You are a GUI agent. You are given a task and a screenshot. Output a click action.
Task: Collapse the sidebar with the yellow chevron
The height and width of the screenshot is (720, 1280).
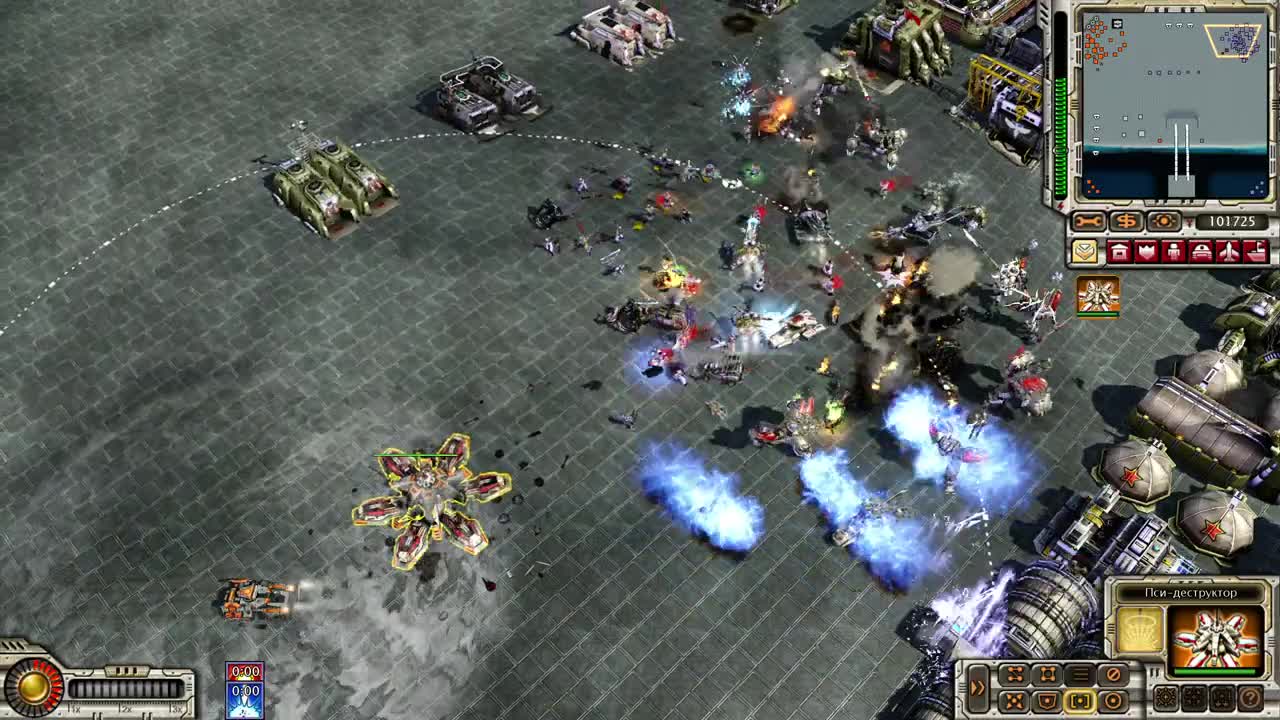(1083, 252)
